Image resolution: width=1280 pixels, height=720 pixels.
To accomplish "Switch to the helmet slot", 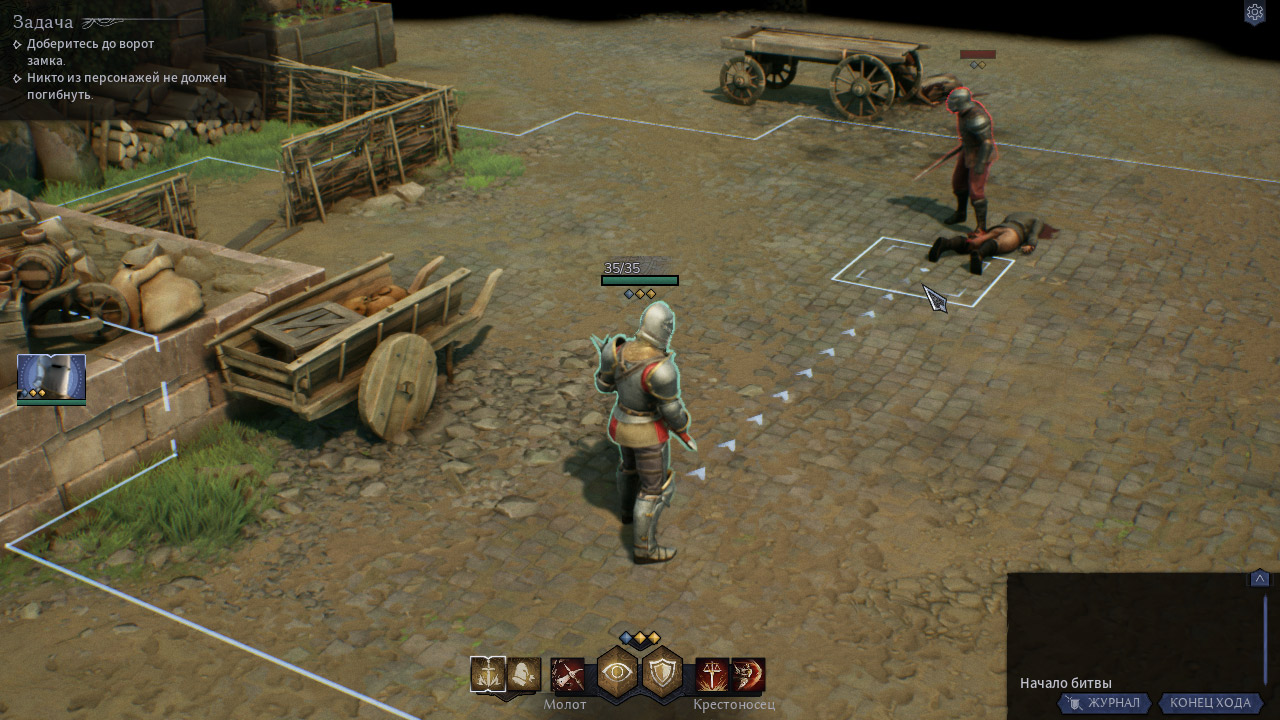I will [x=524, y=675].
